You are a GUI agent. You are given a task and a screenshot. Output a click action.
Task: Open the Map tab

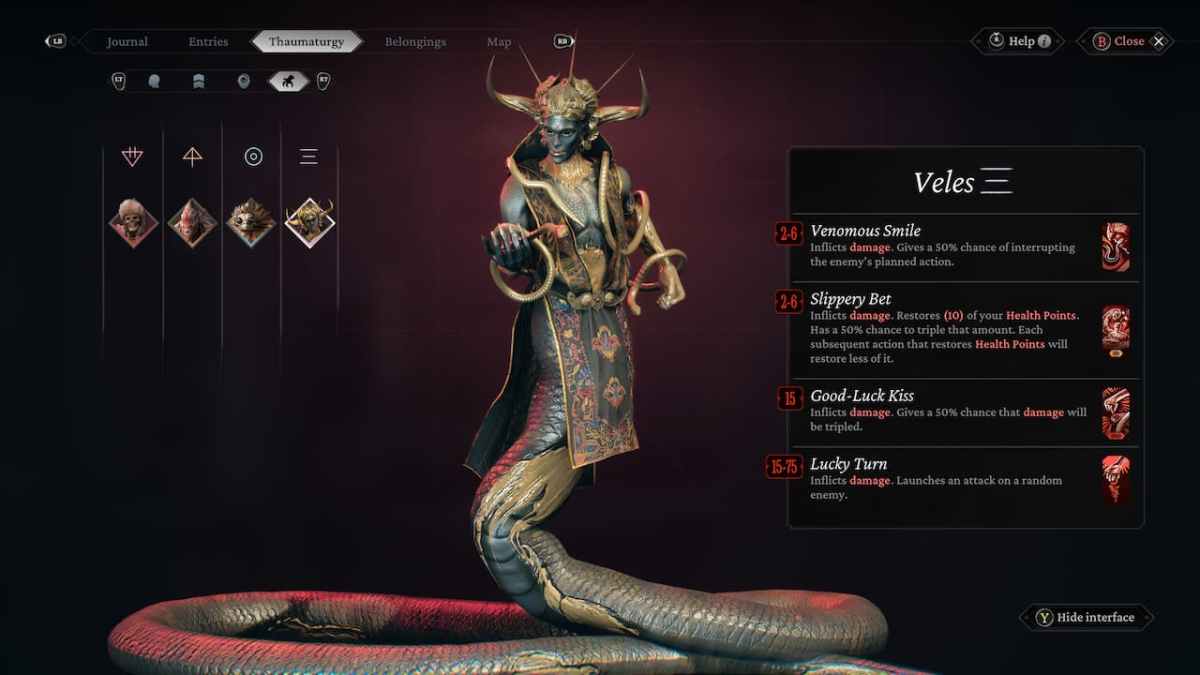point(499,42)
